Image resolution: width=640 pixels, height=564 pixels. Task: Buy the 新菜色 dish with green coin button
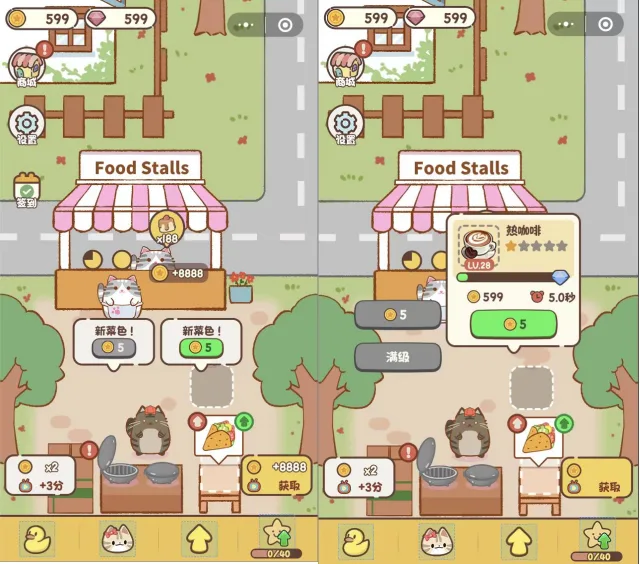click(x=200, y=347)
